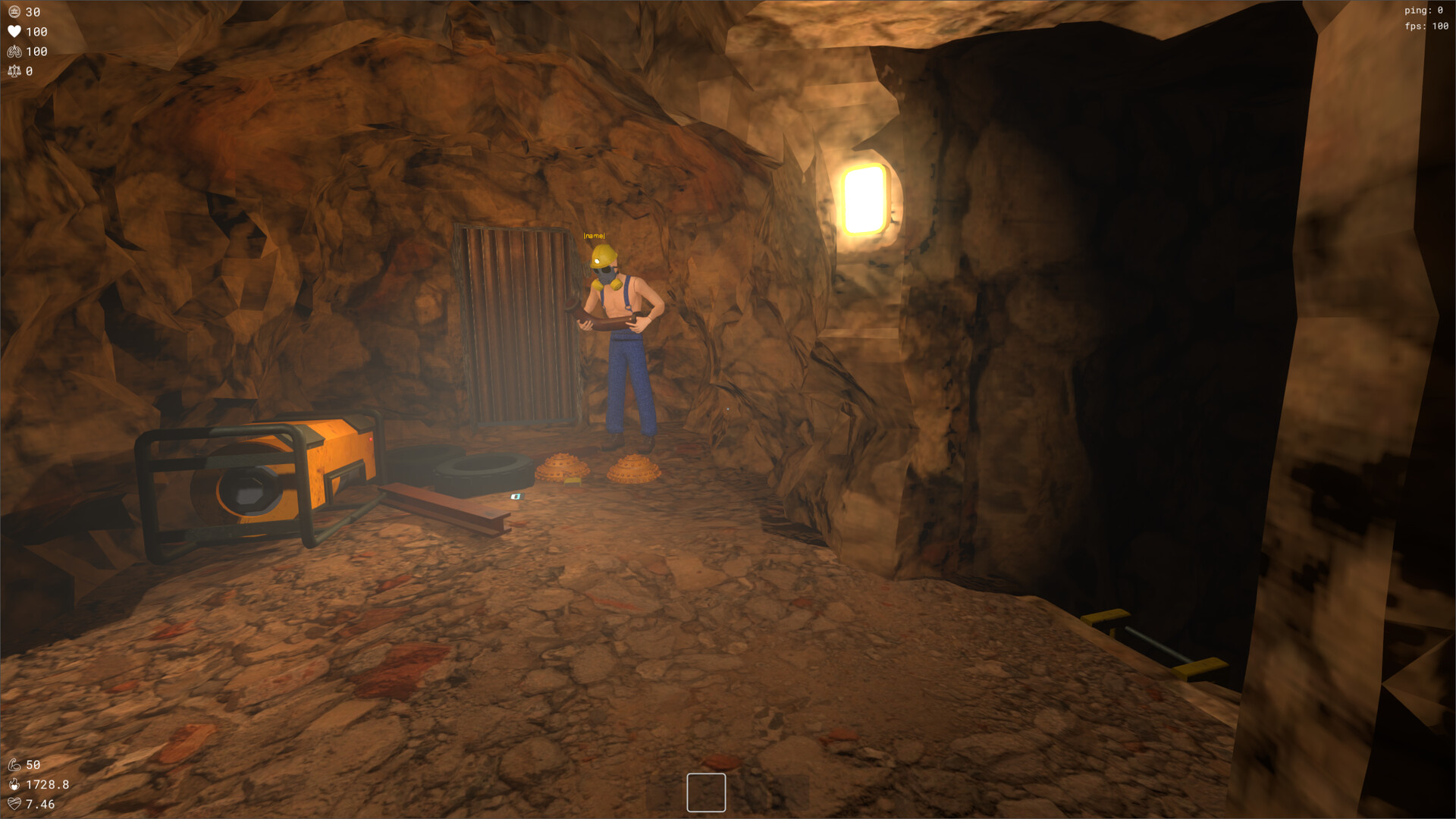Click the justice scales icon showing 0
The height and width of the screenshot is (819, 1456).
(x=14, y=71)
